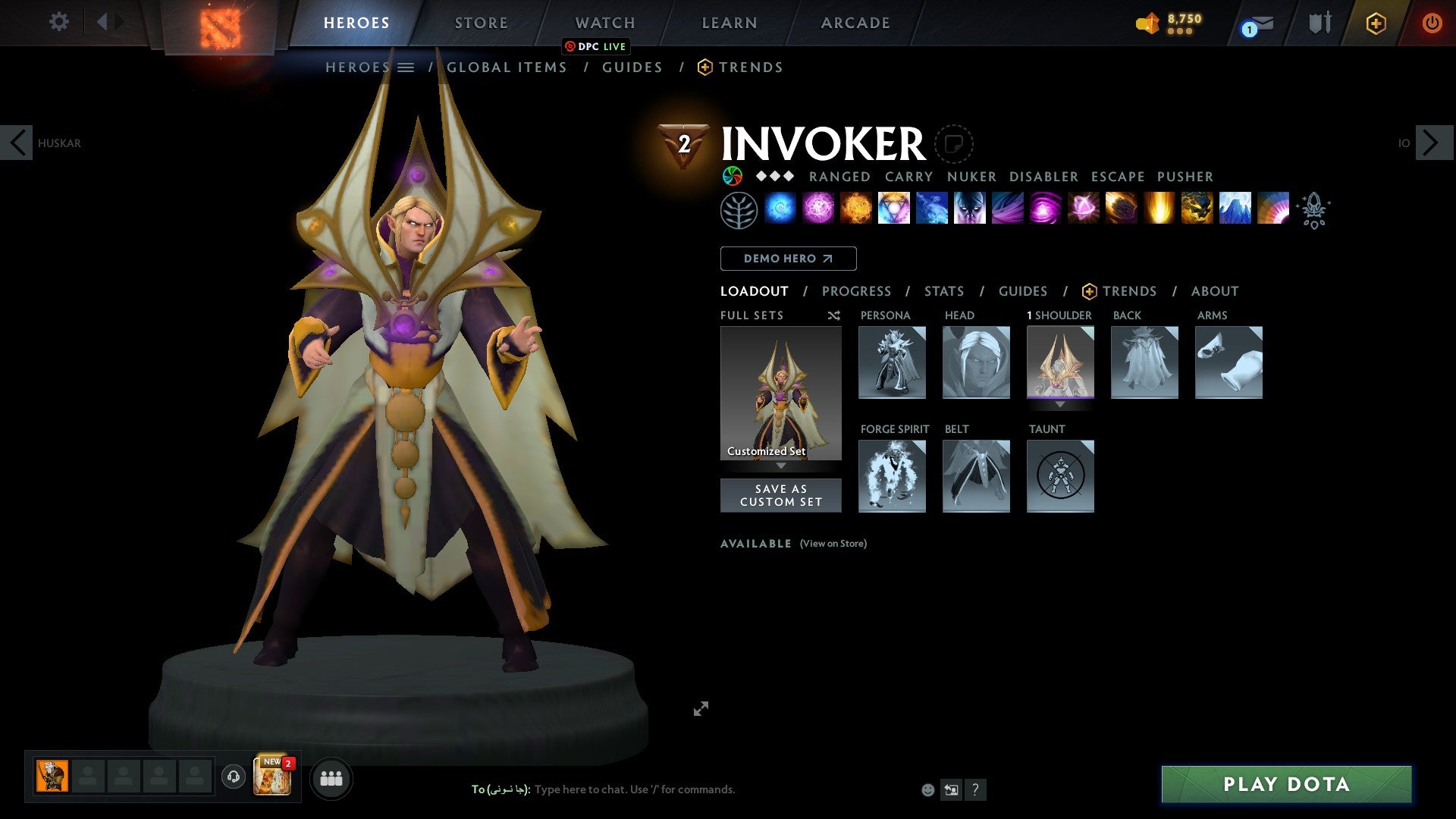This screenshot has width=1456, height=819.
Task: Open the emoticon picker in the chat bar
Action: click(927, 789)
